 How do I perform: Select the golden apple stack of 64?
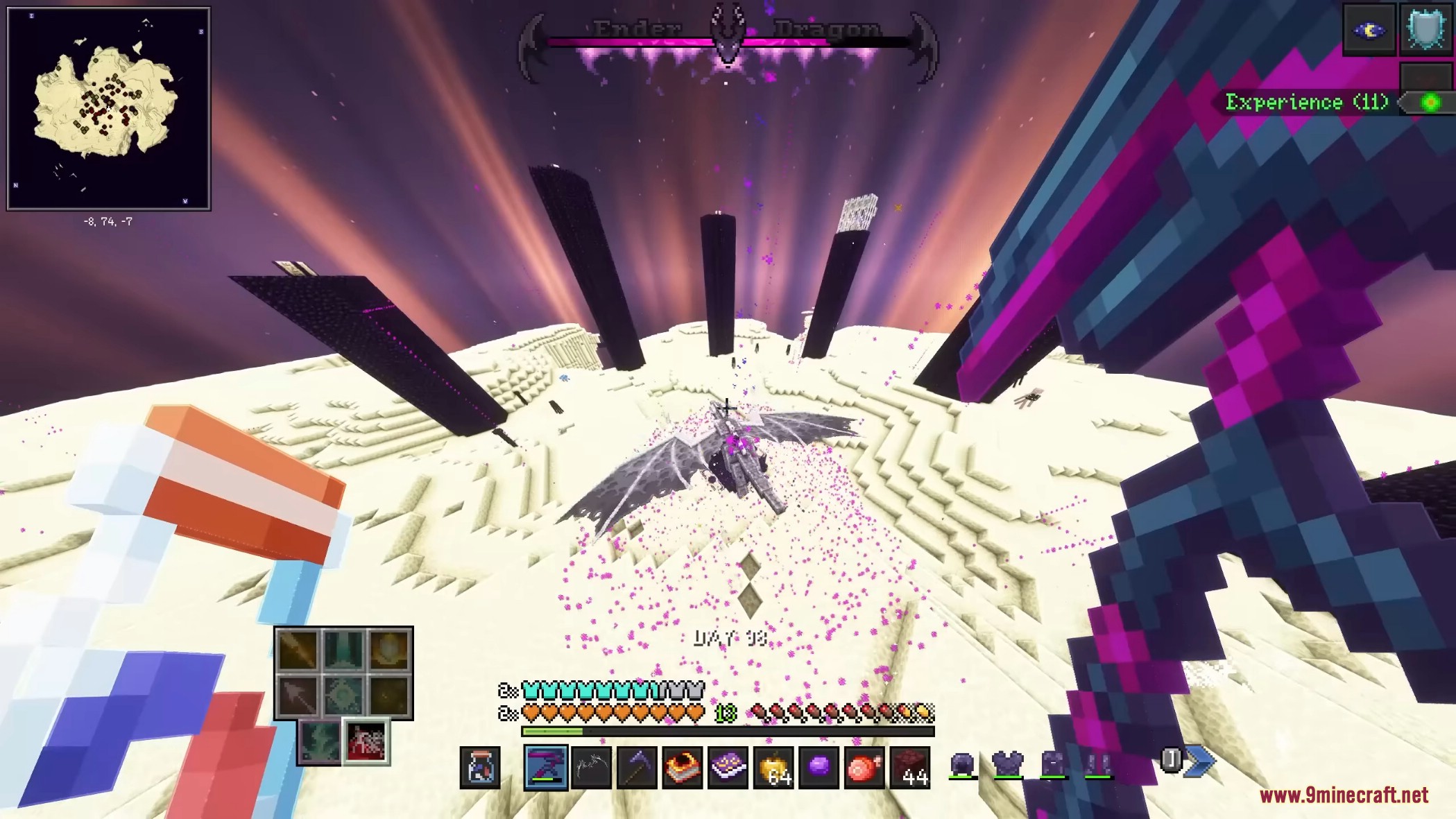[773, 768]
